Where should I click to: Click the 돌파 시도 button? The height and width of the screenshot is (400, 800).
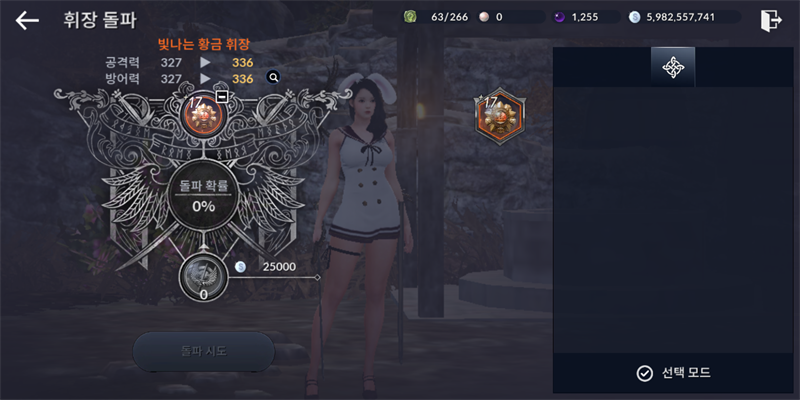click(x=203, y=351)
